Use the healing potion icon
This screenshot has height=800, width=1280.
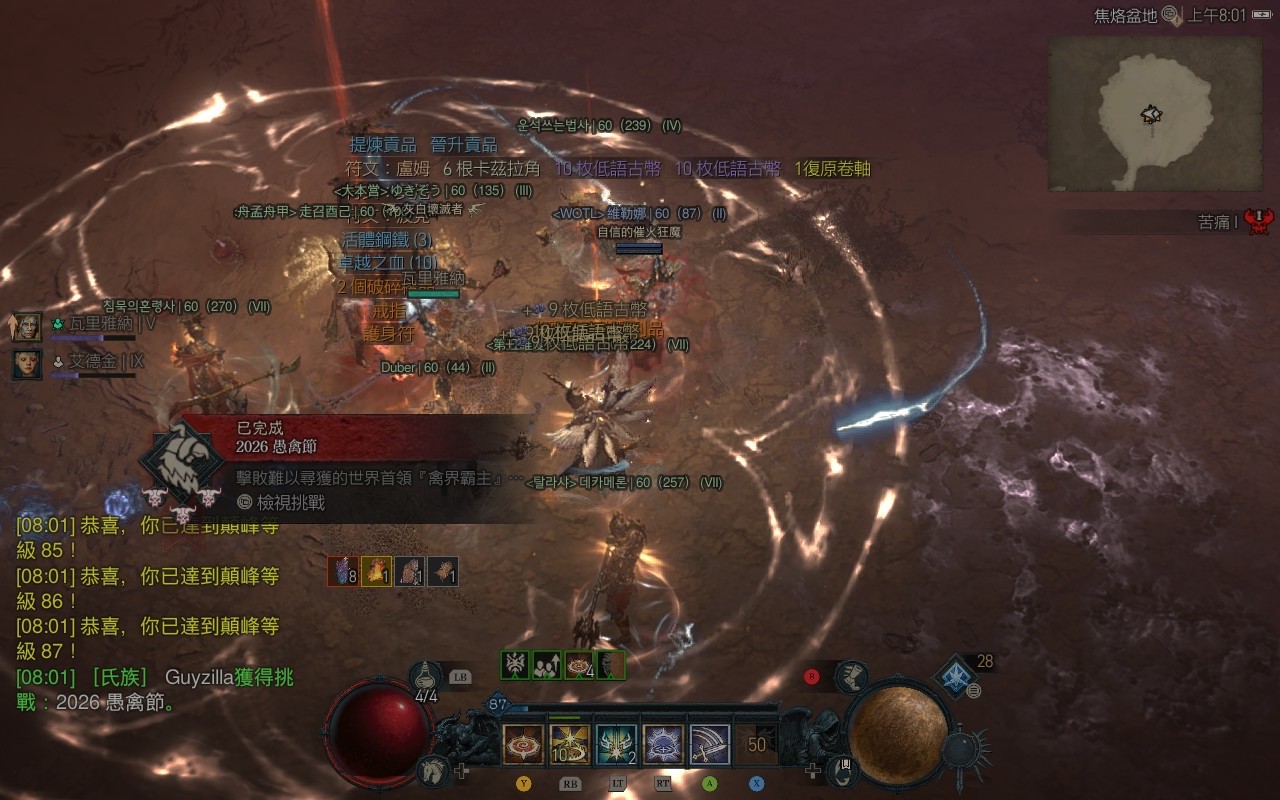click(426, 677)
